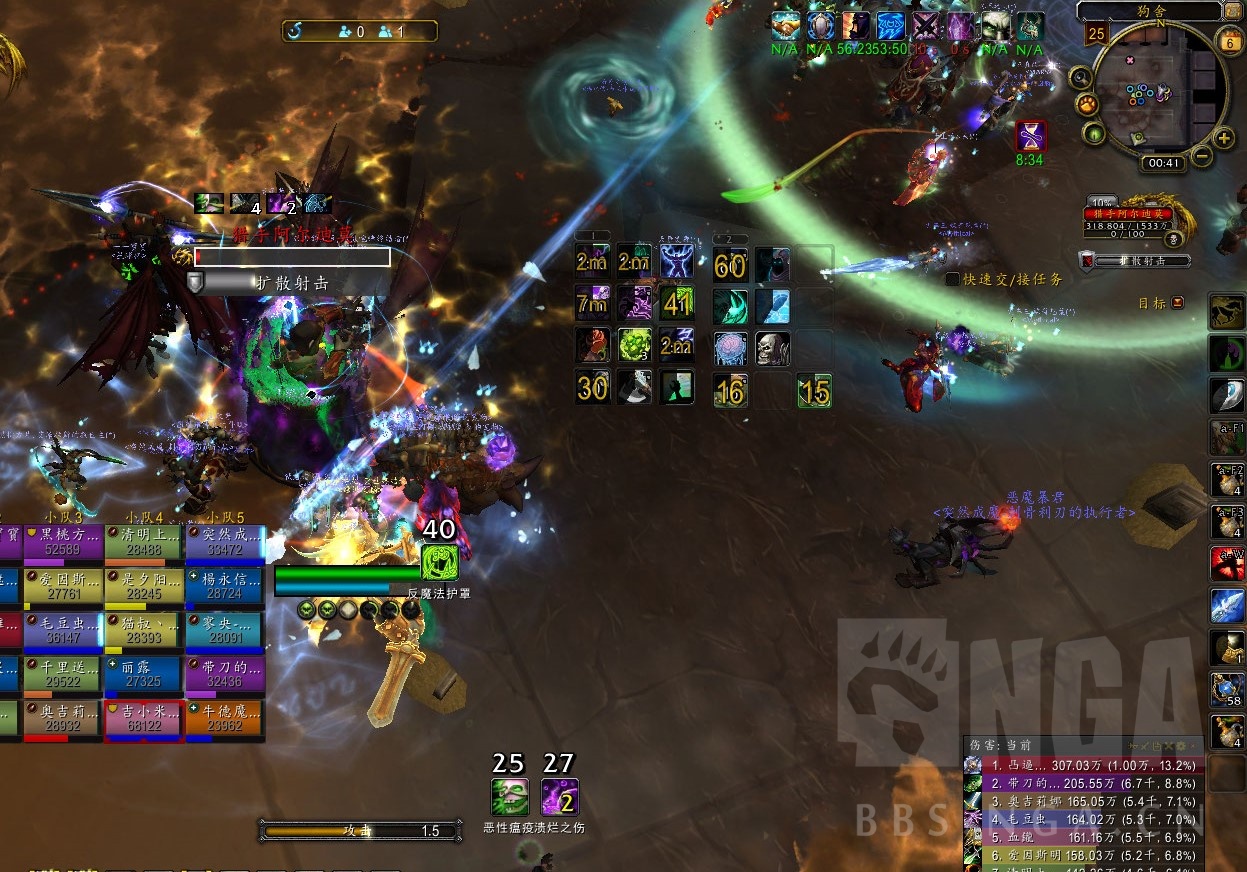Activate the glowing brain ability icon

[x=731, y=348]
